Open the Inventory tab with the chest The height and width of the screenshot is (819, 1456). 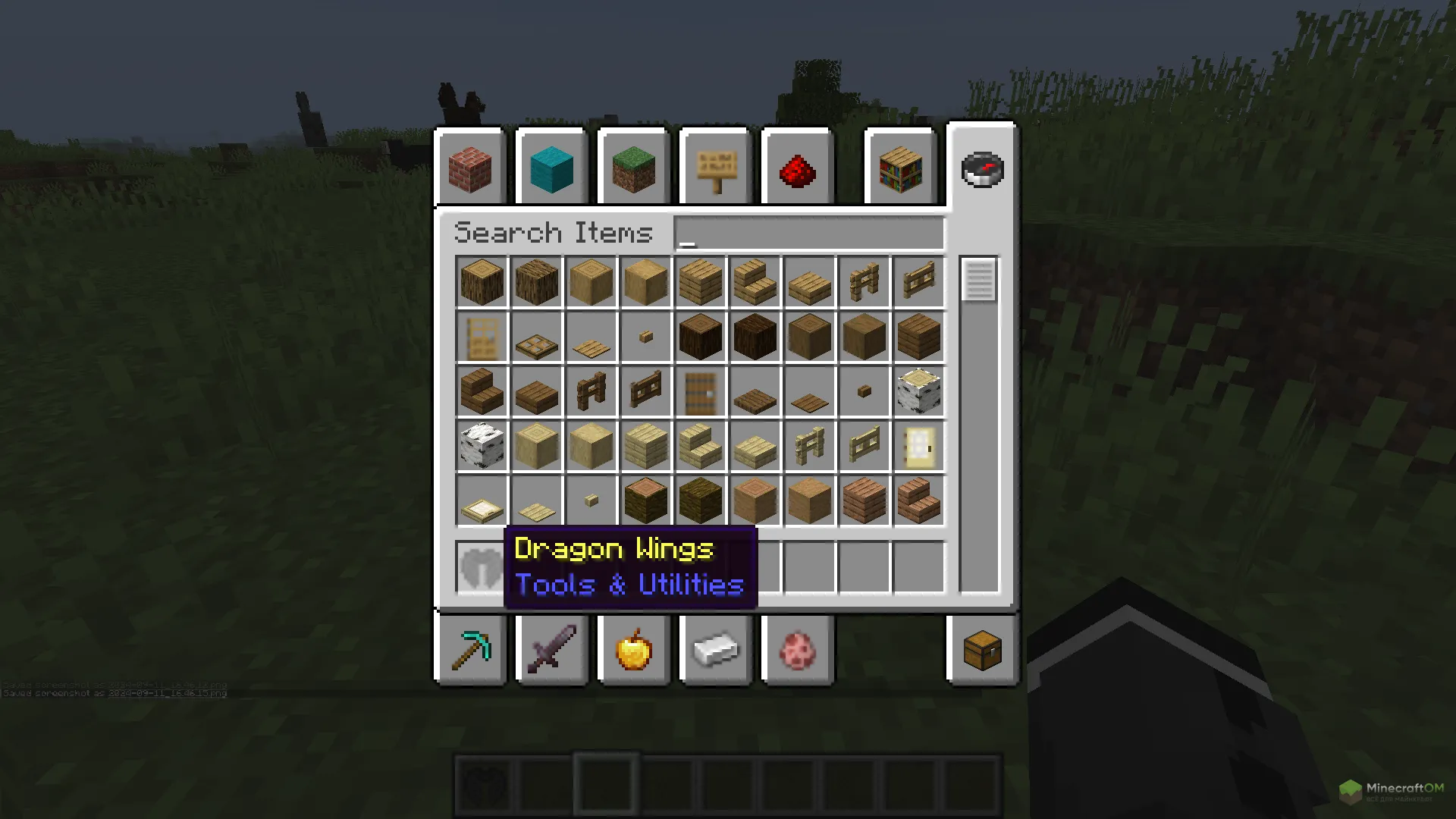[x=982, y=651]
